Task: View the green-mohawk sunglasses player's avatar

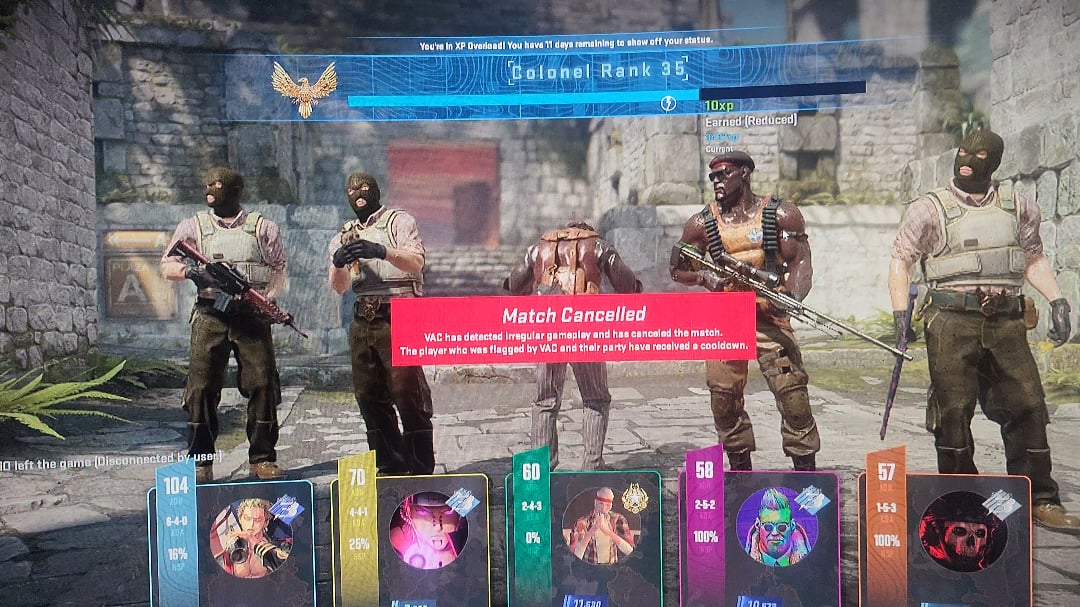Action: (776, 526)
